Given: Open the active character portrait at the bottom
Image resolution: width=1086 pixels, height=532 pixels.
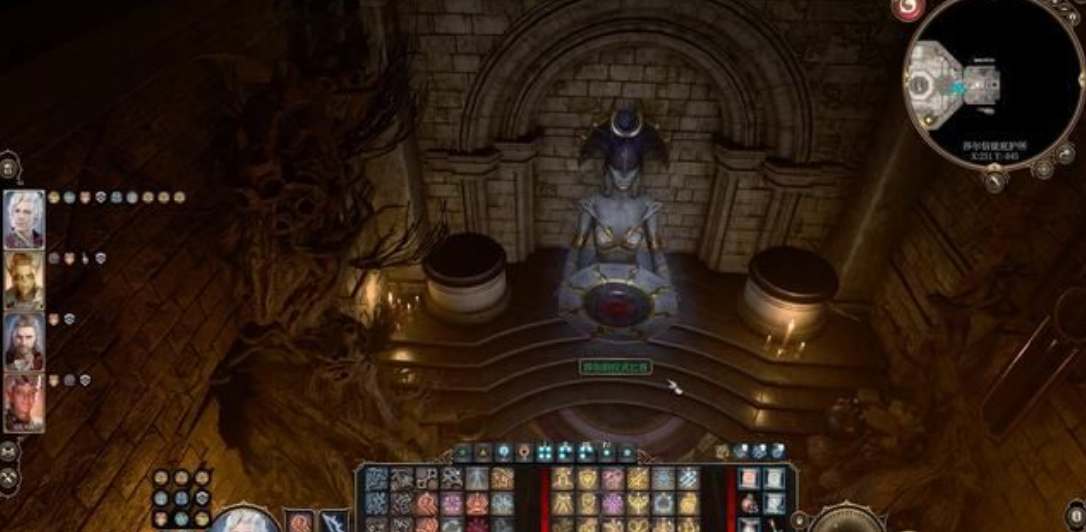Looking at the screenshot, I should tap(244, 521).
